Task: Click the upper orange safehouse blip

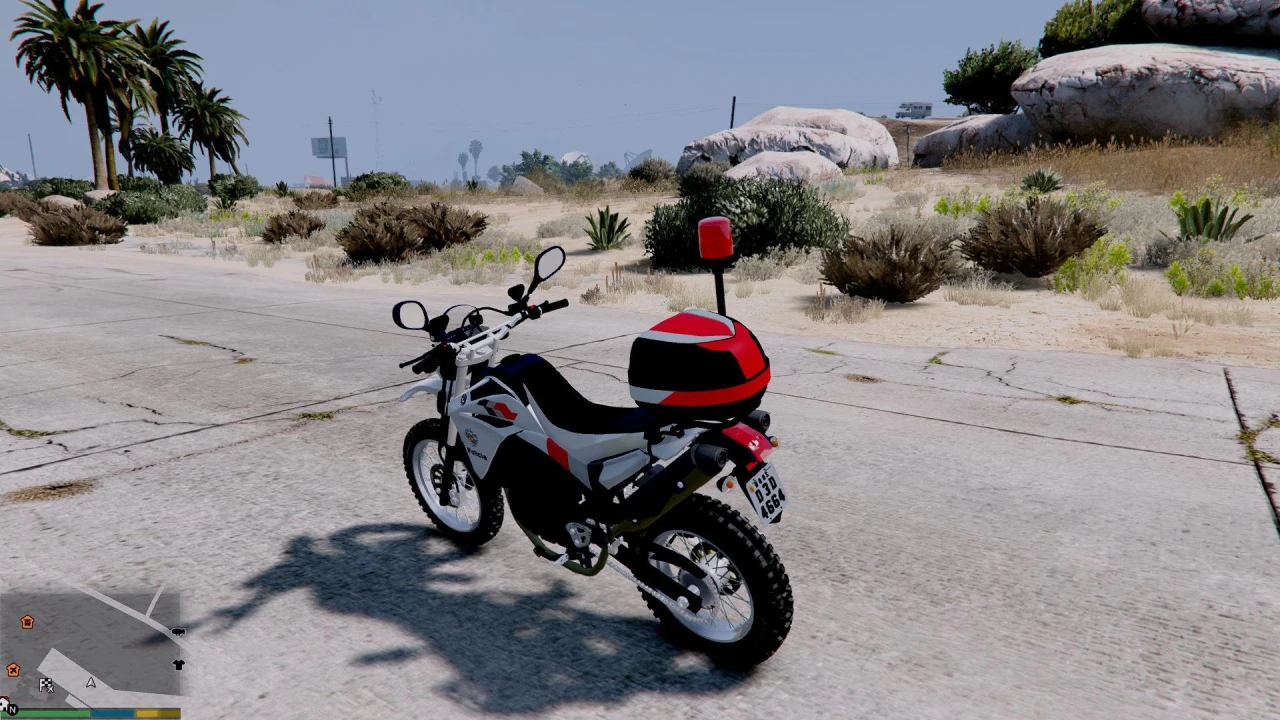Action: (x=27, y=622)
